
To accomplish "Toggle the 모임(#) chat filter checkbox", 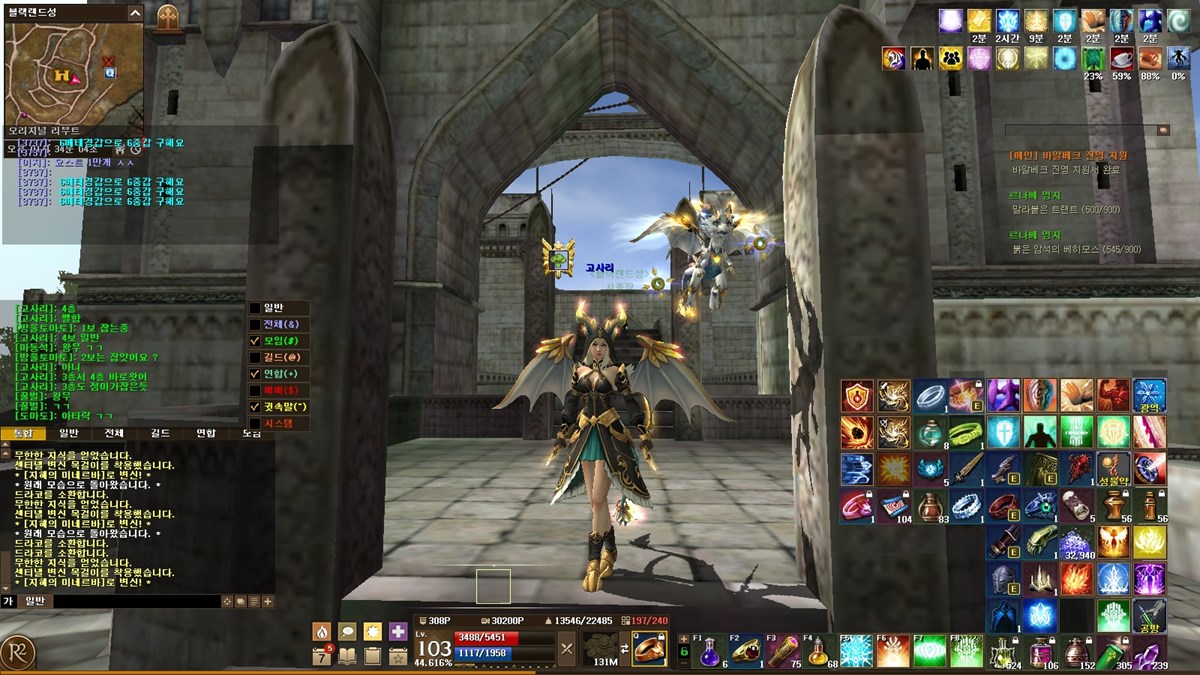I will click(x=255, y=341).
